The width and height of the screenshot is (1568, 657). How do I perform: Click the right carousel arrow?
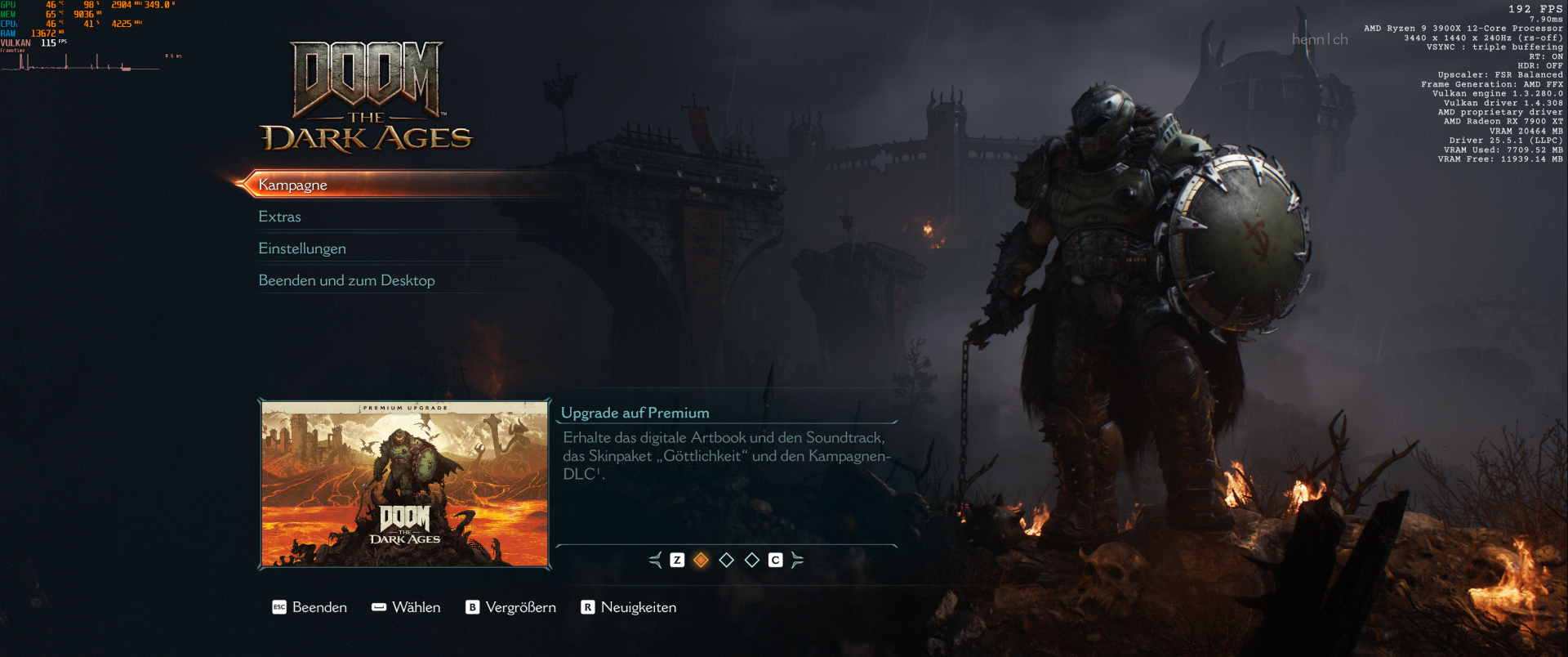[x=798, y=561]
